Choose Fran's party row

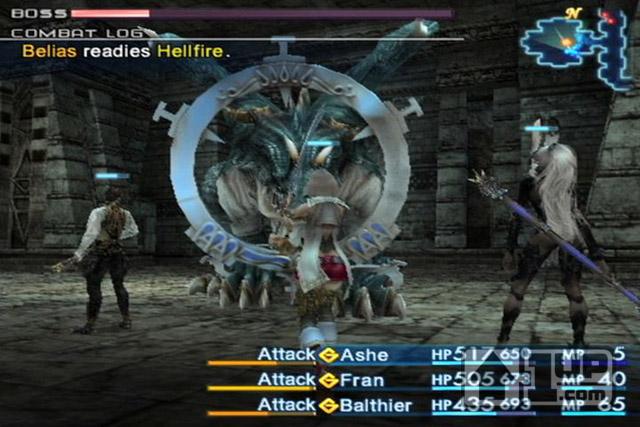tap(361, 380)
